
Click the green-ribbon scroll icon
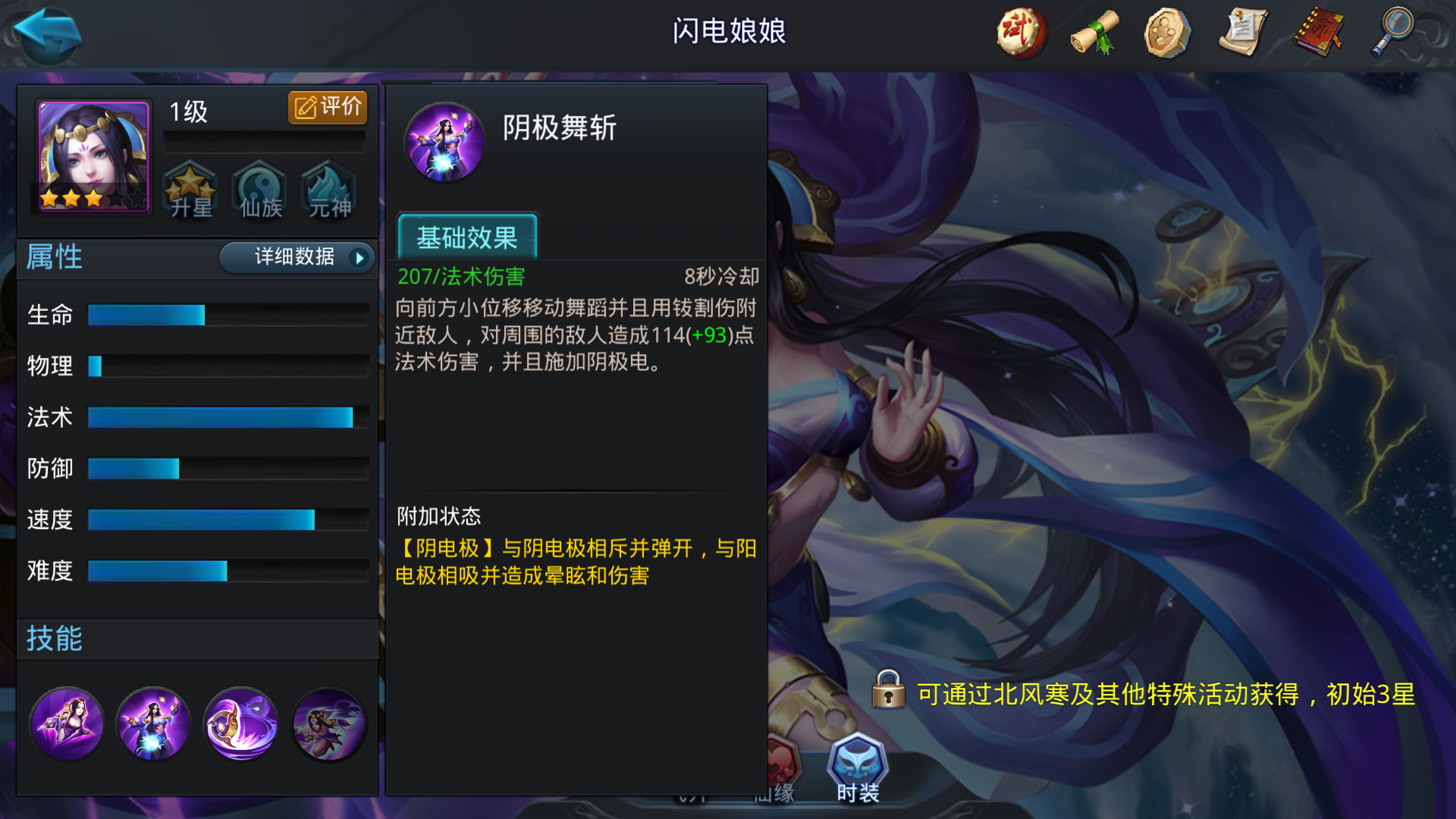(x=1093, y=32)
